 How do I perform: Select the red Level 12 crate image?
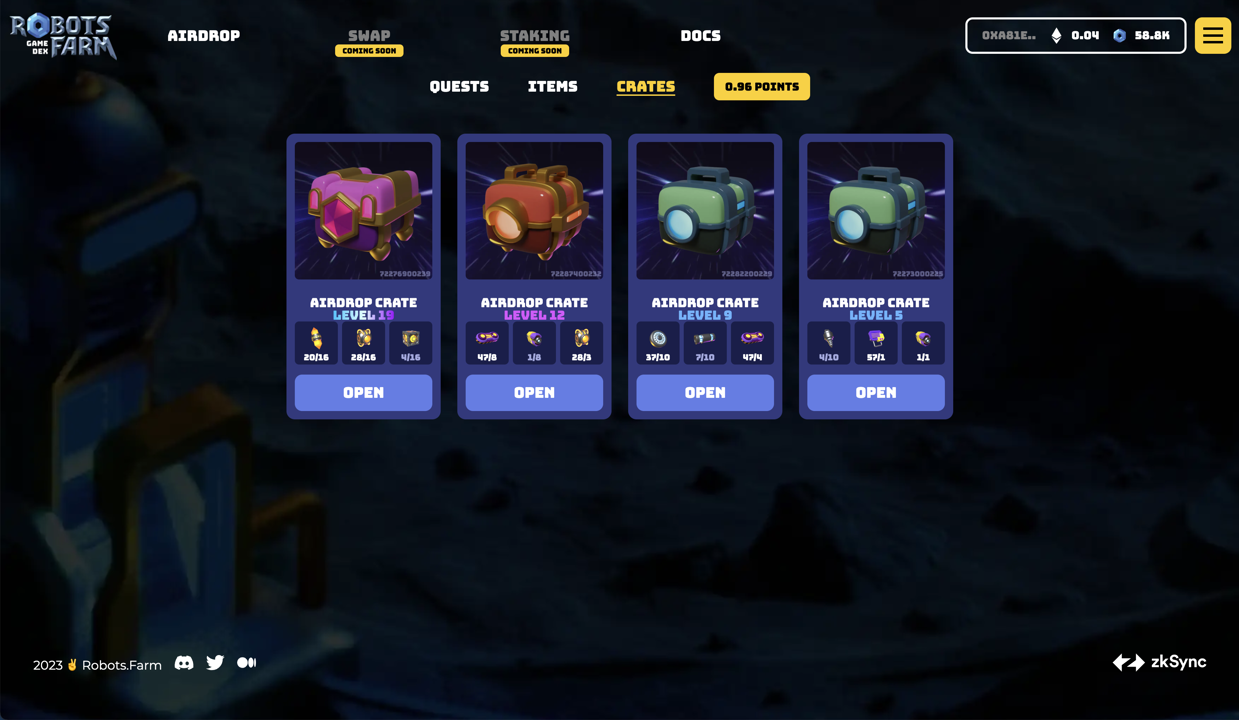coord(534,210)
